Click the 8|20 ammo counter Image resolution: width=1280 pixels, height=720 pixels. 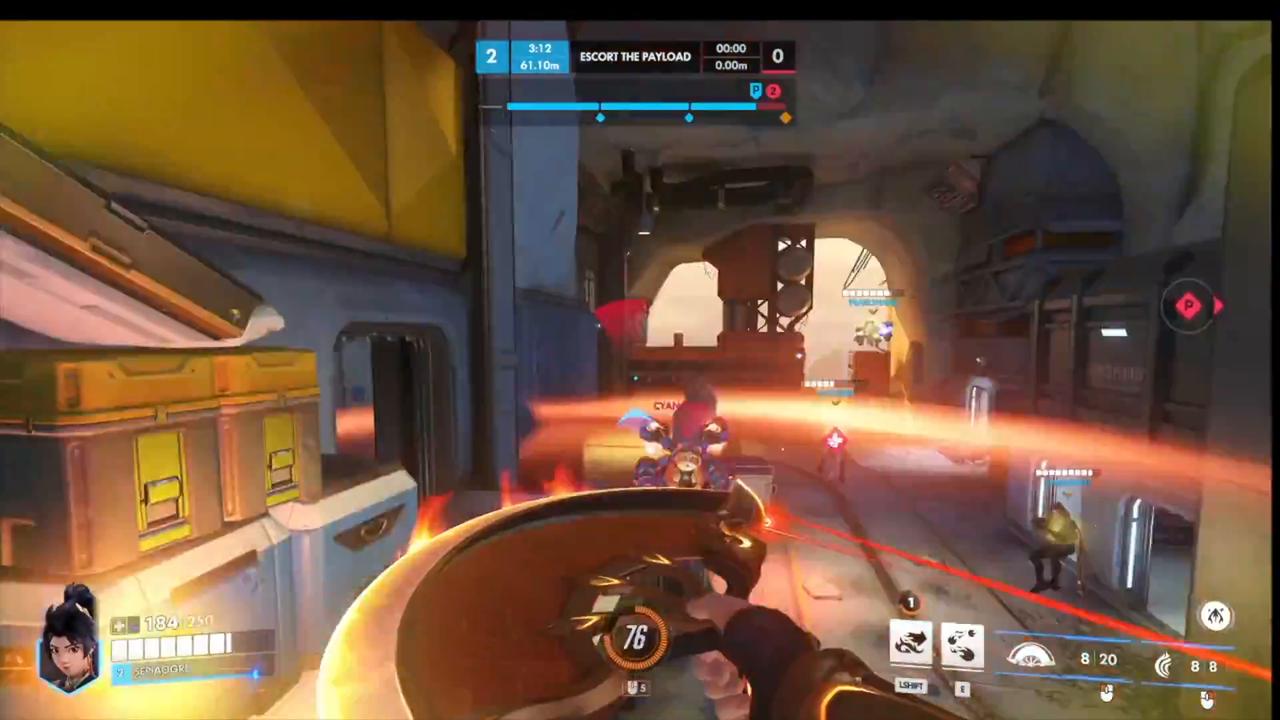(x=1098, y=660)
